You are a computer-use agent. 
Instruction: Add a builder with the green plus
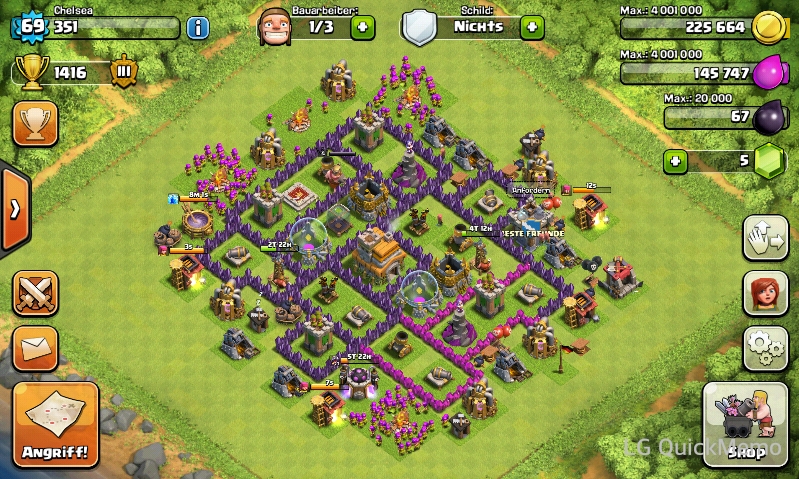[x=363, y=27]
